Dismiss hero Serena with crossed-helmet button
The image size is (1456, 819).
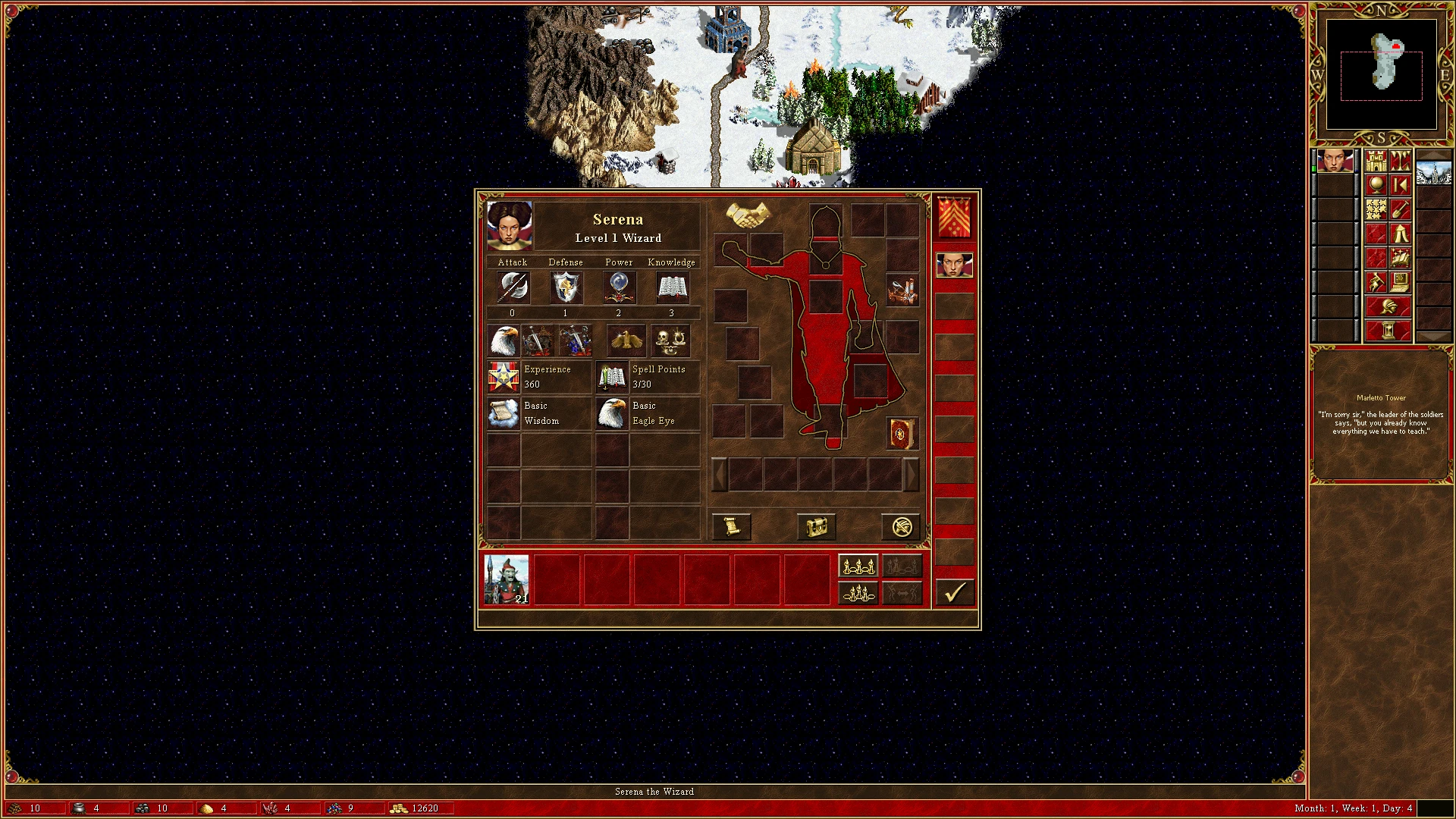tap(902, 526)
